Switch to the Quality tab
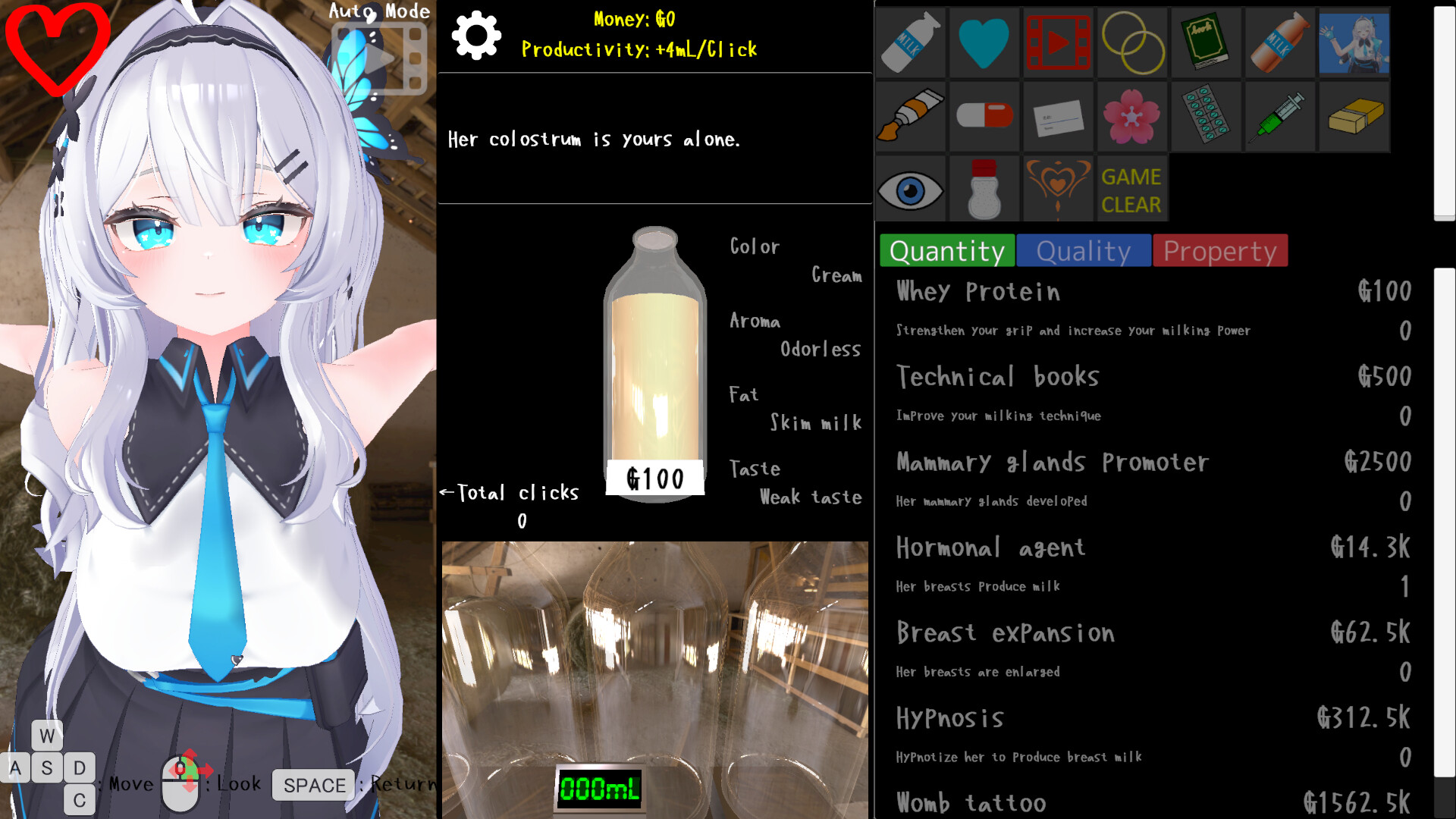The image size is (1456, 819). [x=1083, y=251]
